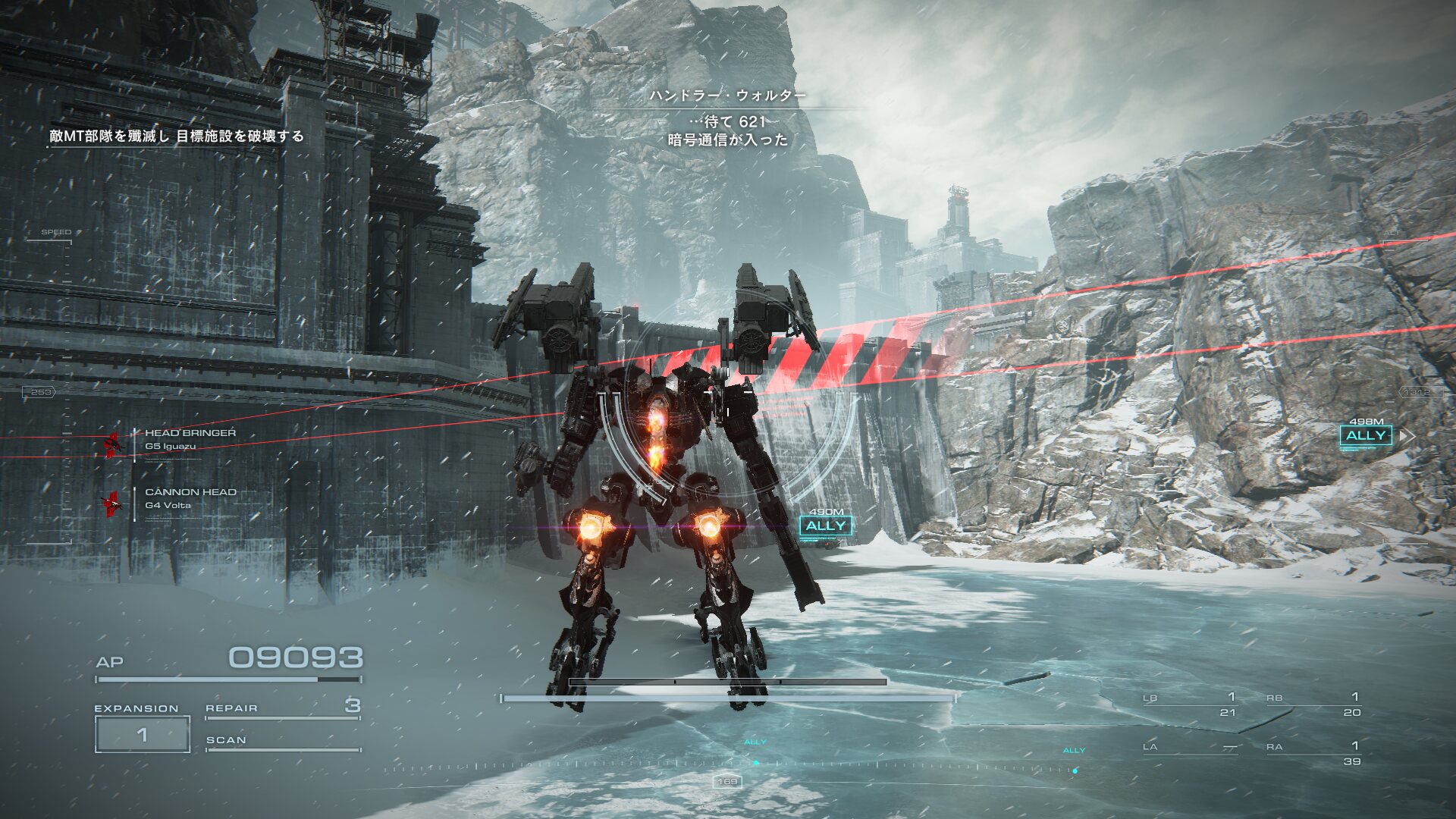Choose the RA weapon slot
Viewport: 1456px width, 819px height.
[x=1313, y=752]
